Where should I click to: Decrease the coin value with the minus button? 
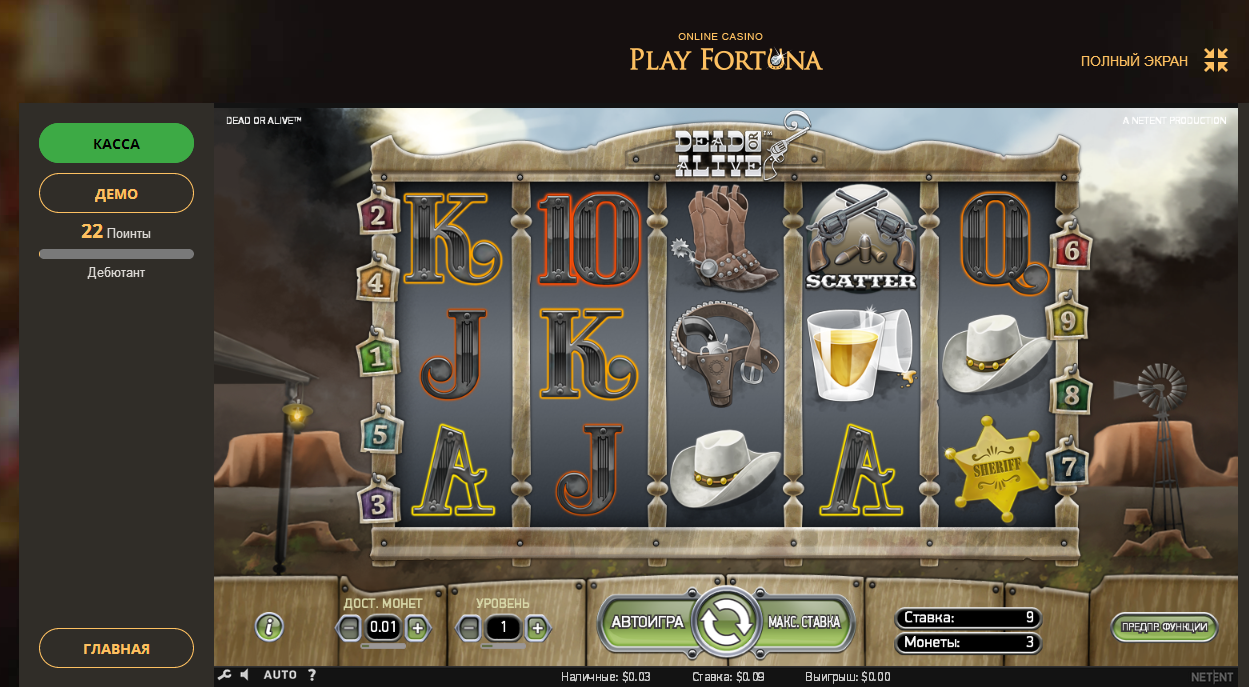pyautogui.click(x=349, y=628)
